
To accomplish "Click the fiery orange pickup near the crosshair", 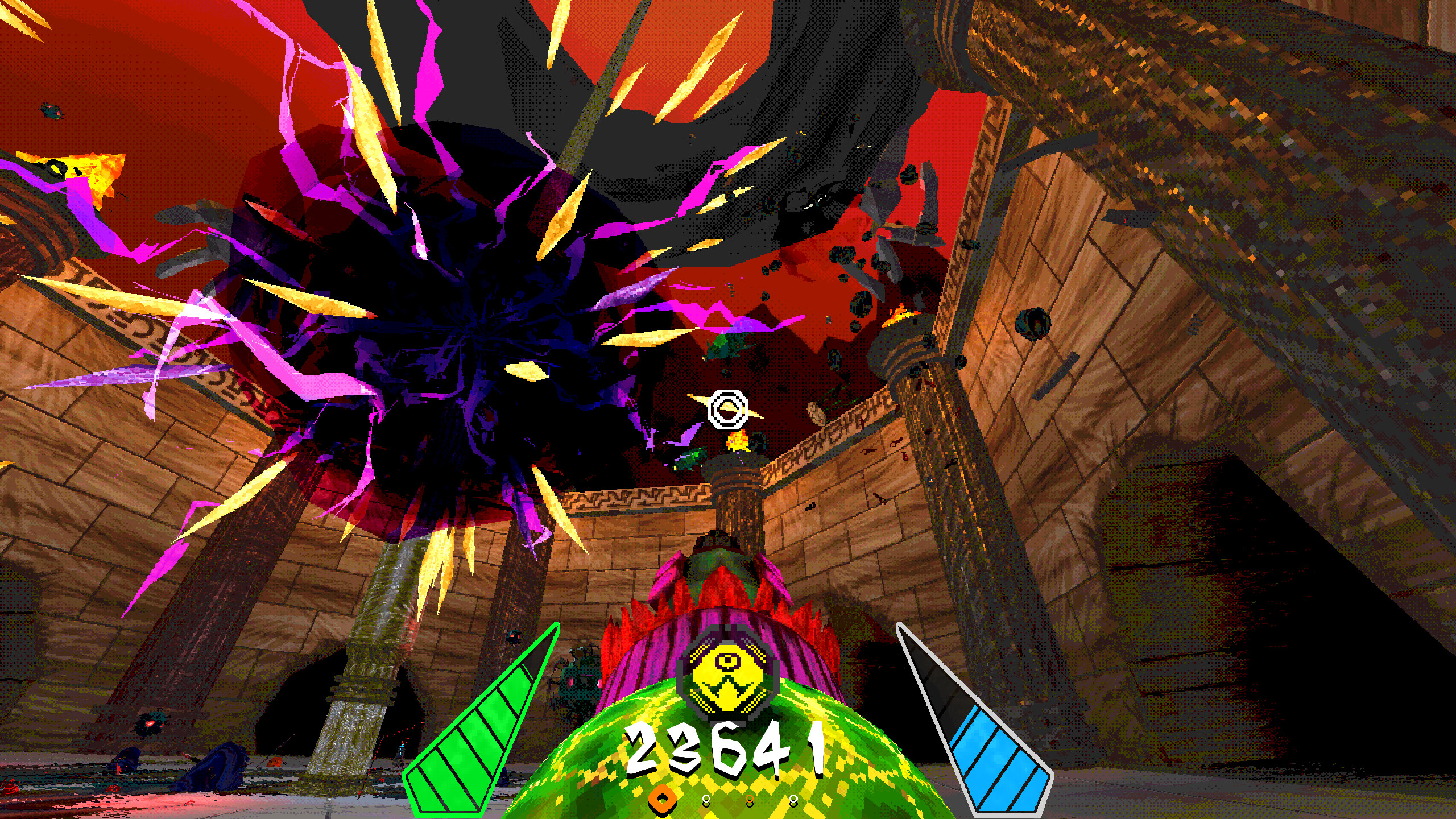I will 738,442.
